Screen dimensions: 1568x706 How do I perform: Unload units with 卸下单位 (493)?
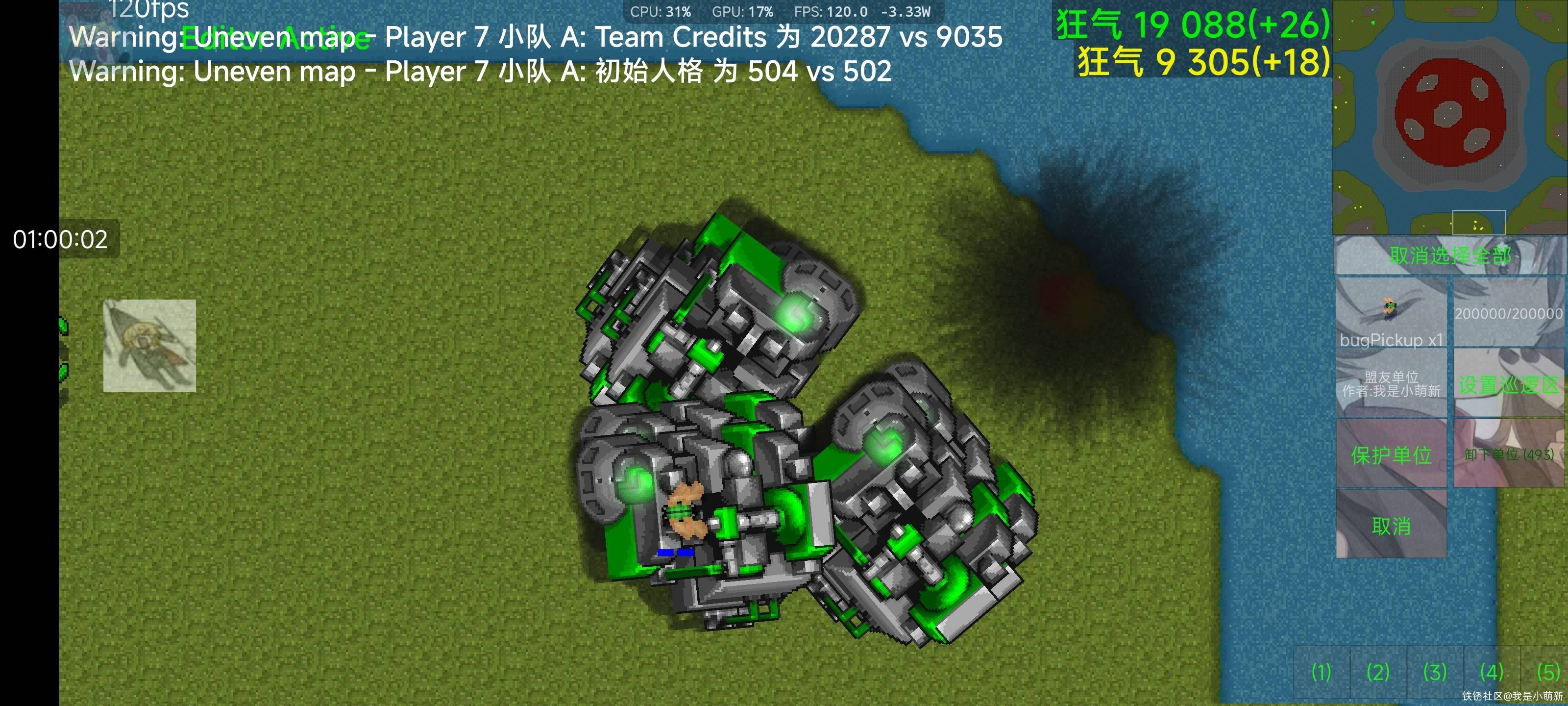pos(1509,454)
